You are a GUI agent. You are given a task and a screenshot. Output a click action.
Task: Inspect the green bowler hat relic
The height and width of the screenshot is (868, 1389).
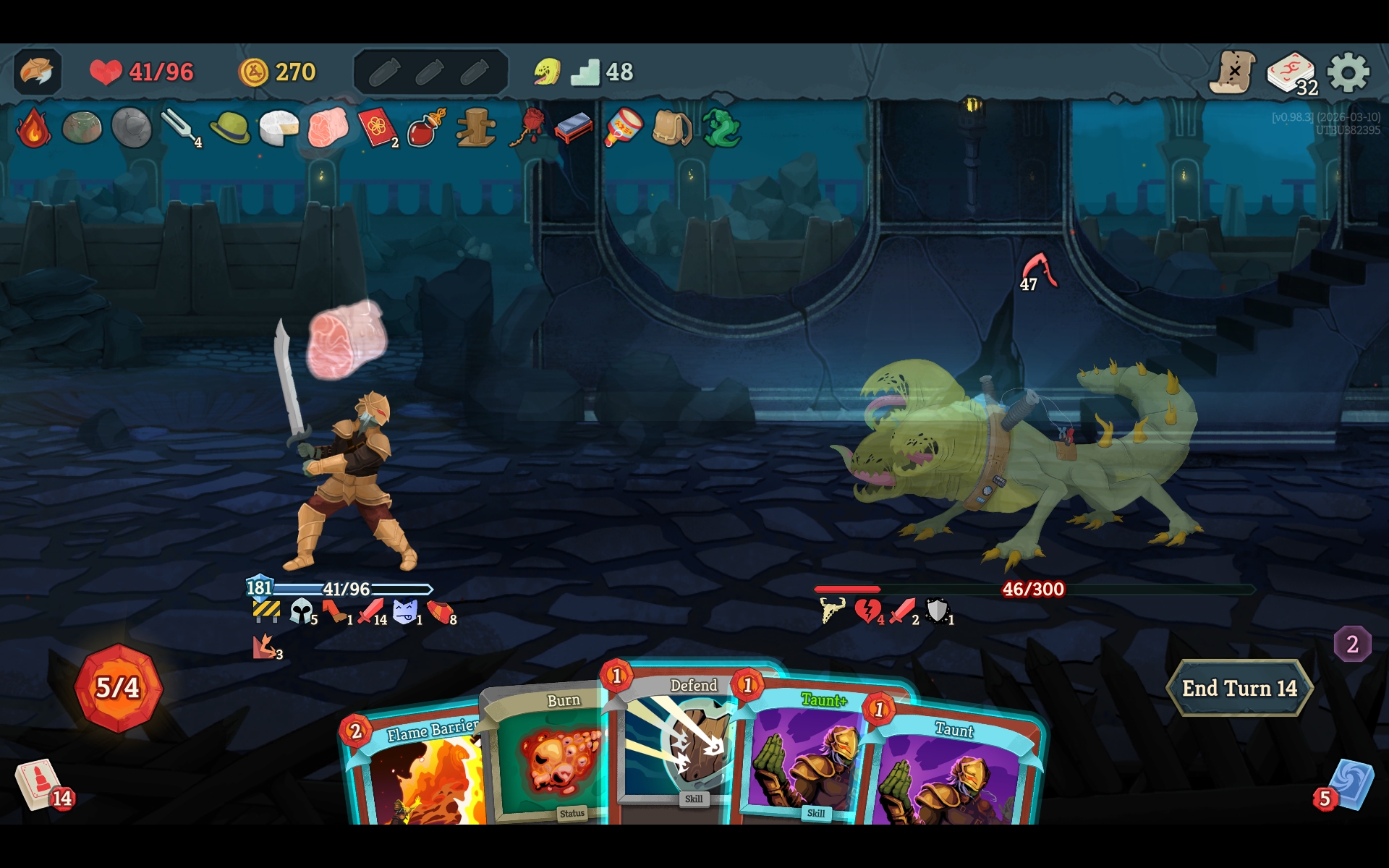point(229,128)
